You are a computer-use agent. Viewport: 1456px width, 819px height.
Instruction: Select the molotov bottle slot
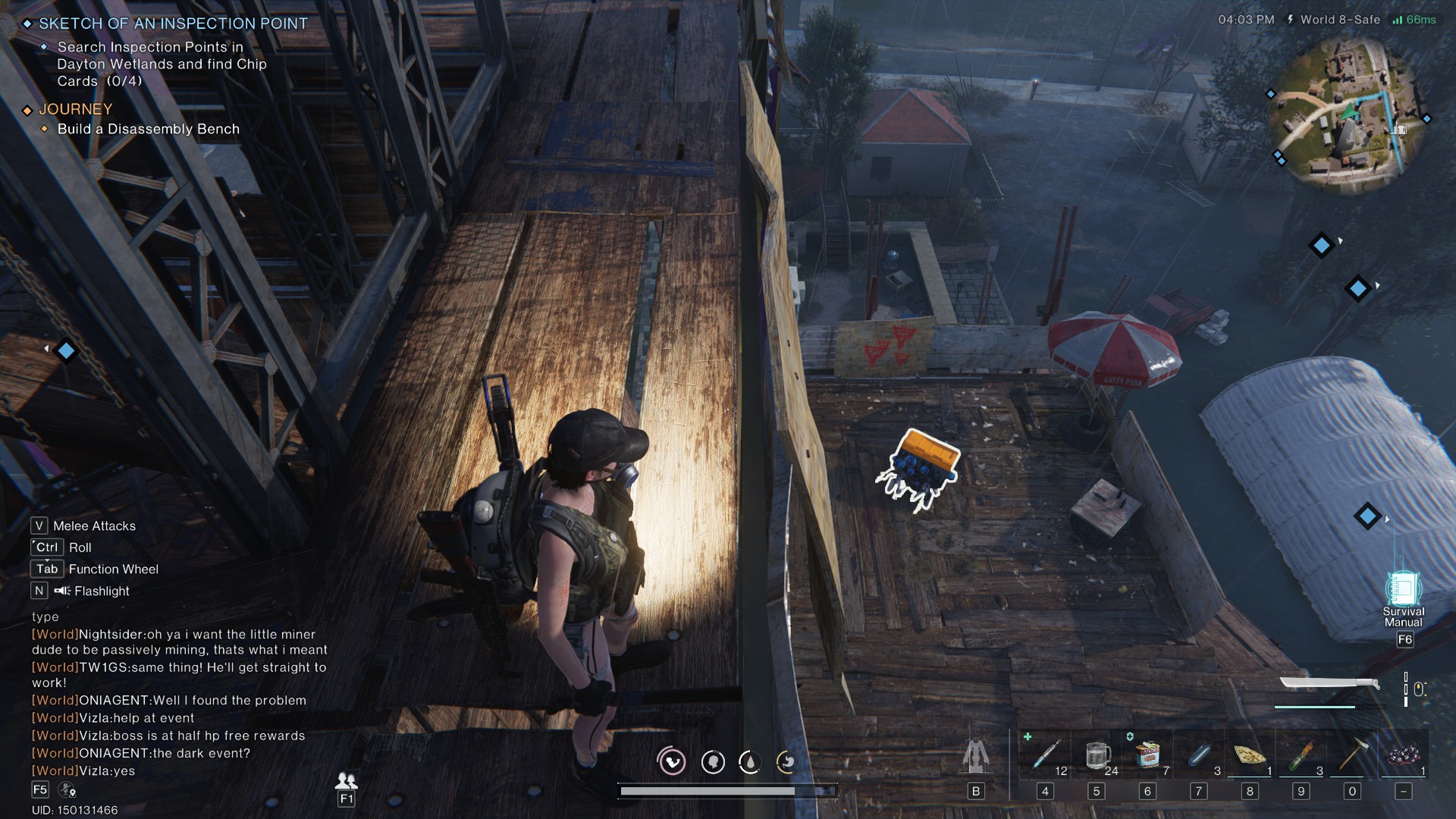coord(1301,755)
